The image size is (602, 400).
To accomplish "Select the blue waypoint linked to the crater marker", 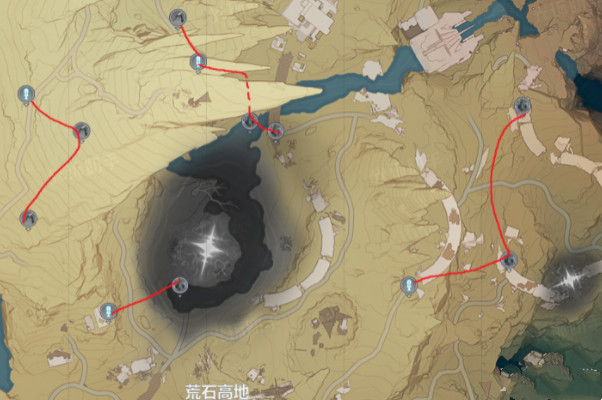I will [x=107, y=312].
